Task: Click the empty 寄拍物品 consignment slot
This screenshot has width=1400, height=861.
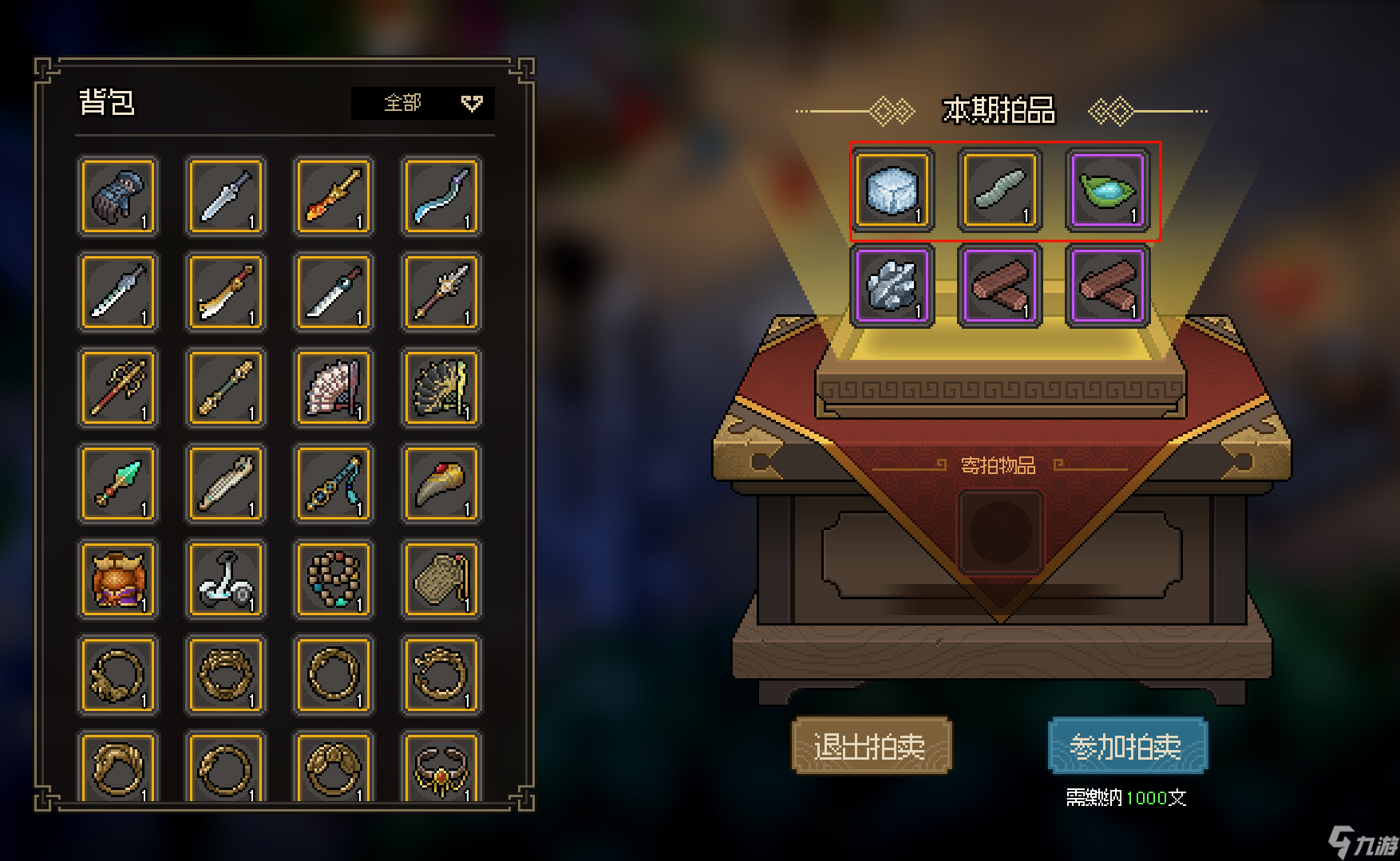Action: click(x=1000, y=532)
